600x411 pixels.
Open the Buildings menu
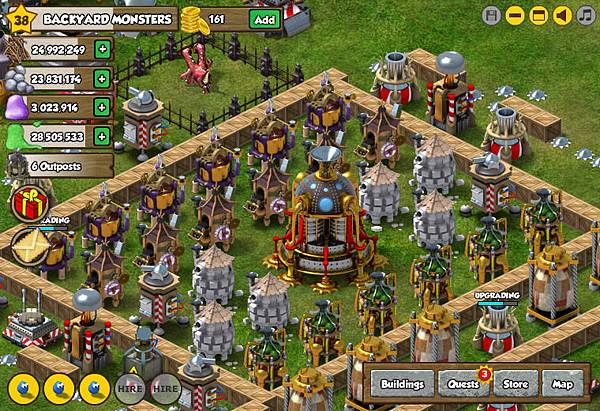click(402, 383)
